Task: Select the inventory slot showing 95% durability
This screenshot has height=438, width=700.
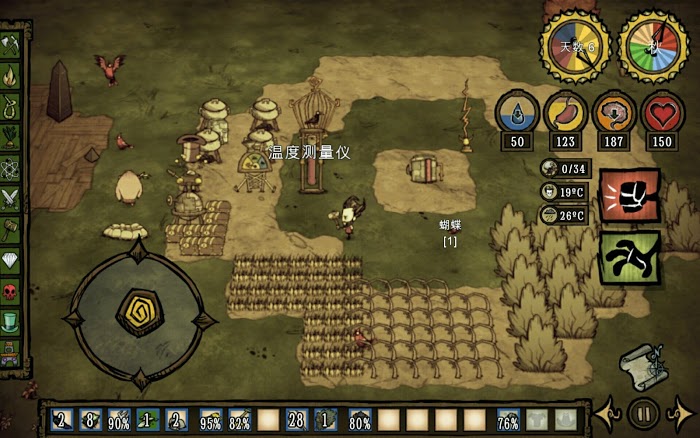Action: coord(211,420)
